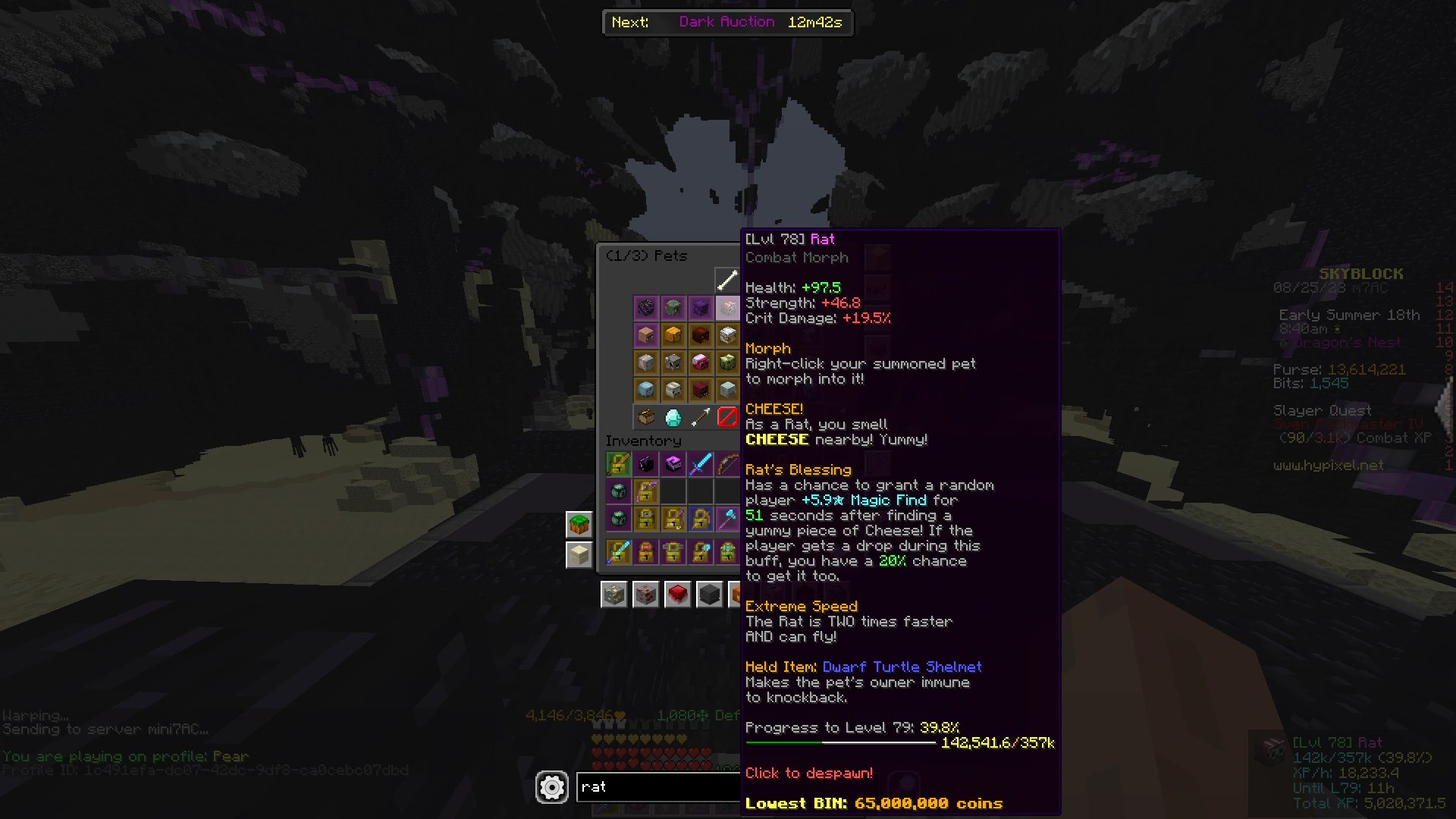Select the Inventory section label
Viewport: 1456px width, 819px height.
click(643, 441)
